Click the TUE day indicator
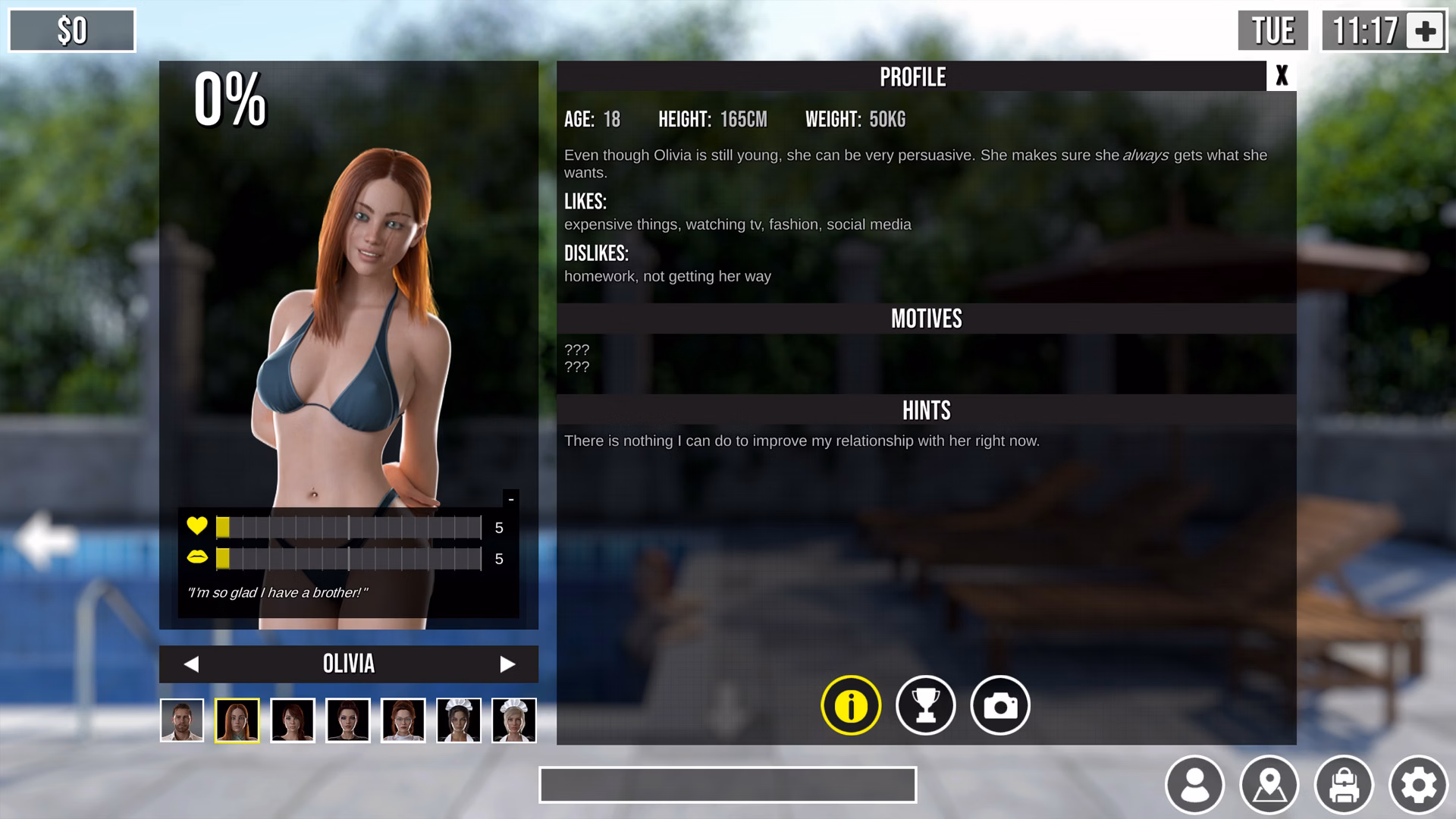The image size is (1456, 819). [x=1271, y=31]
